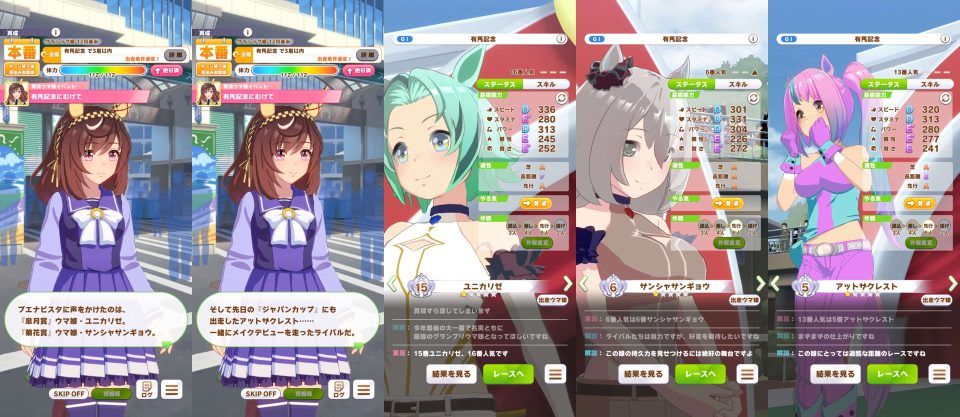960x417 pixels.
Task: Open race info icon above アットサクレスト's stats
Action: click(944, 39)
